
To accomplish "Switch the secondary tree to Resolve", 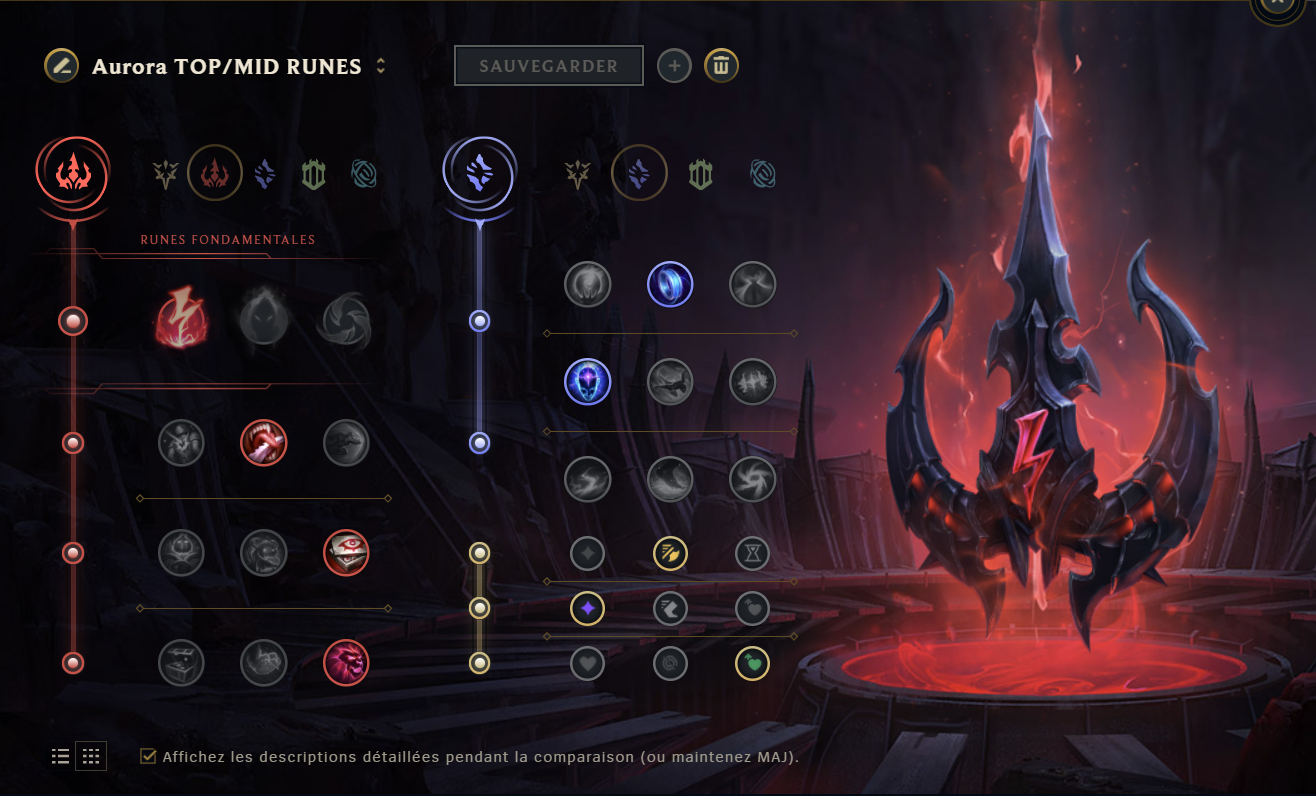I will point(700,173).
